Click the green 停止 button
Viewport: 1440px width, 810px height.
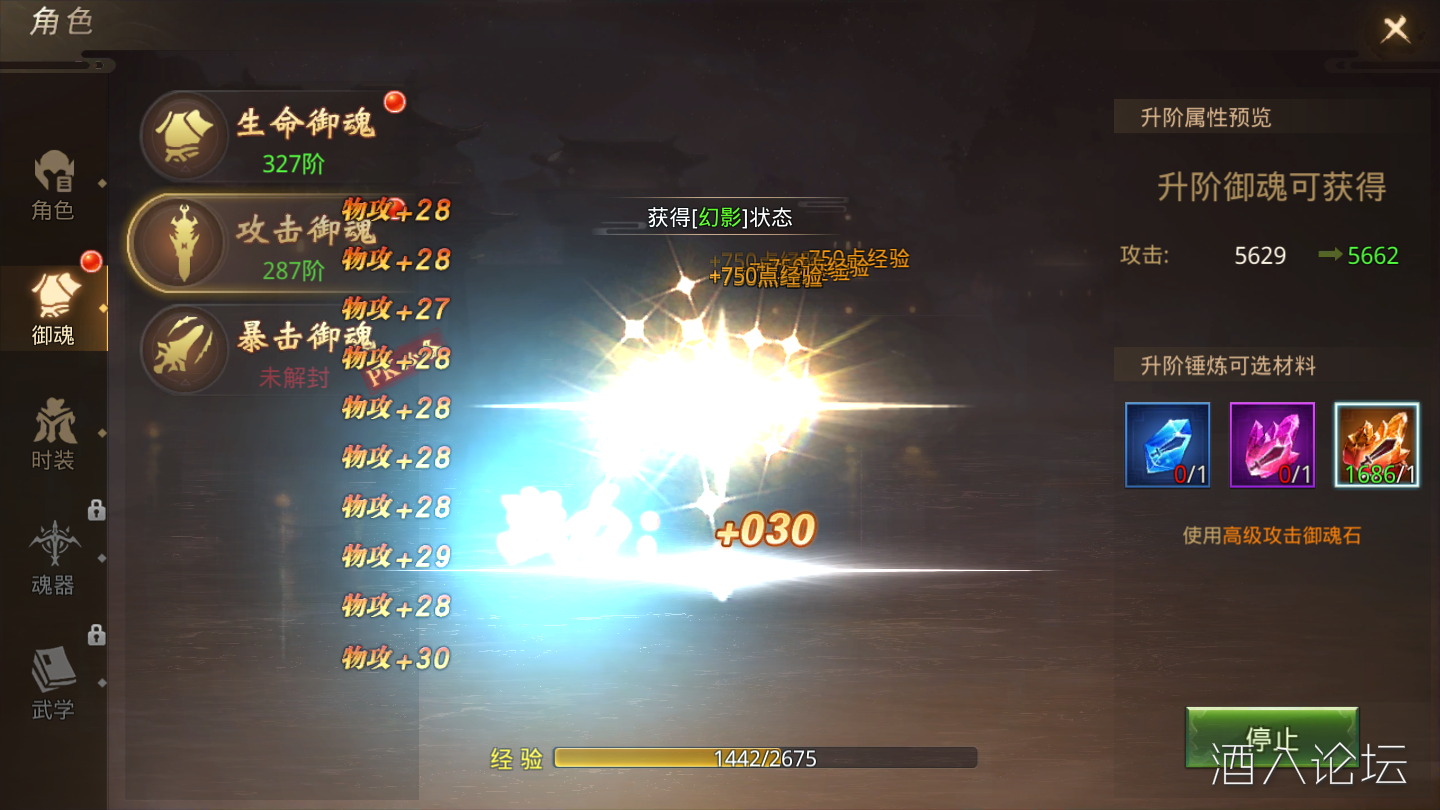click(1271, 738)
